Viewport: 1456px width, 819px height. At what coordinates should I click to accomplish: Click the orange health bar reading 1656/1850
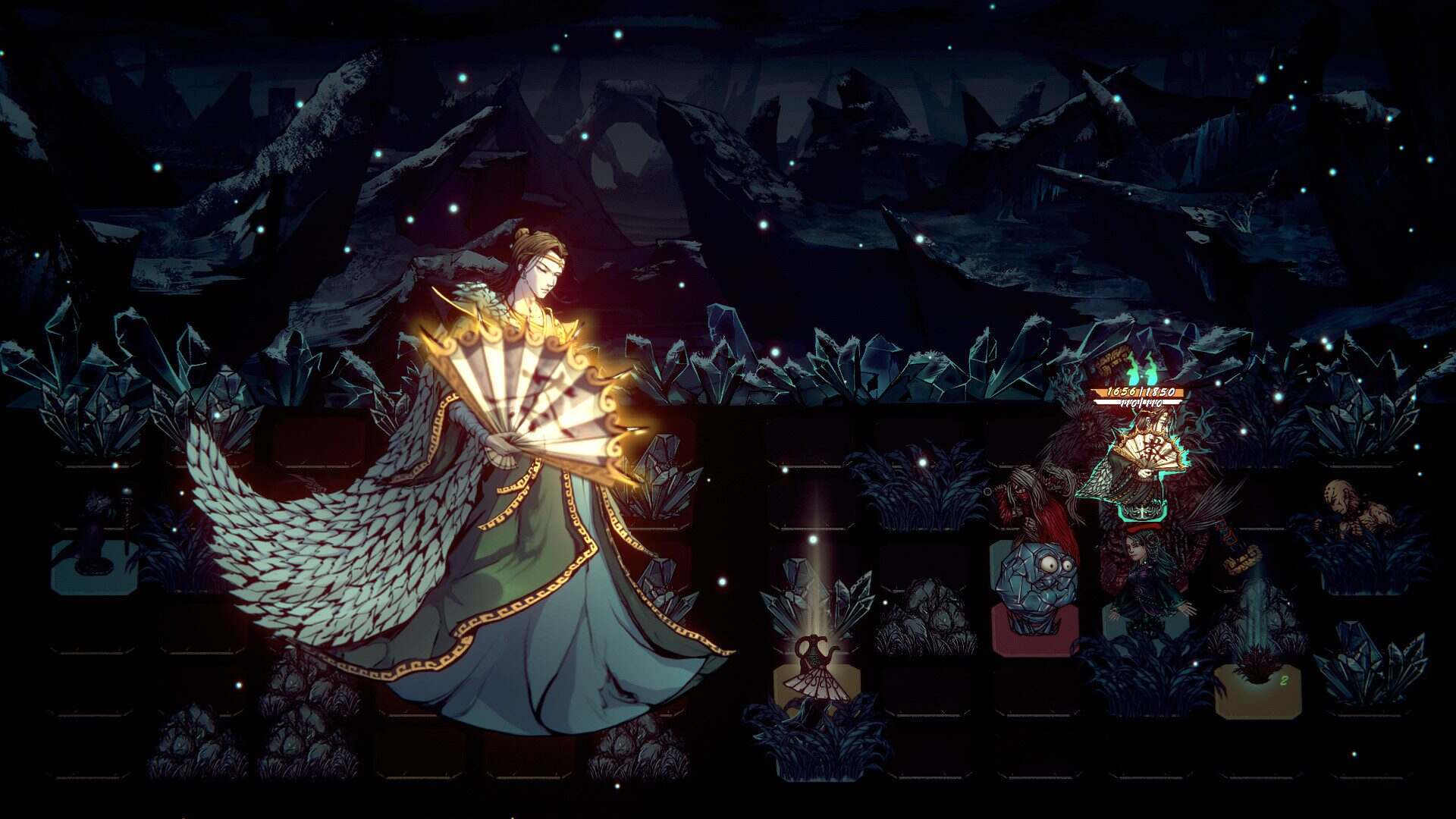pos(1139,391)
